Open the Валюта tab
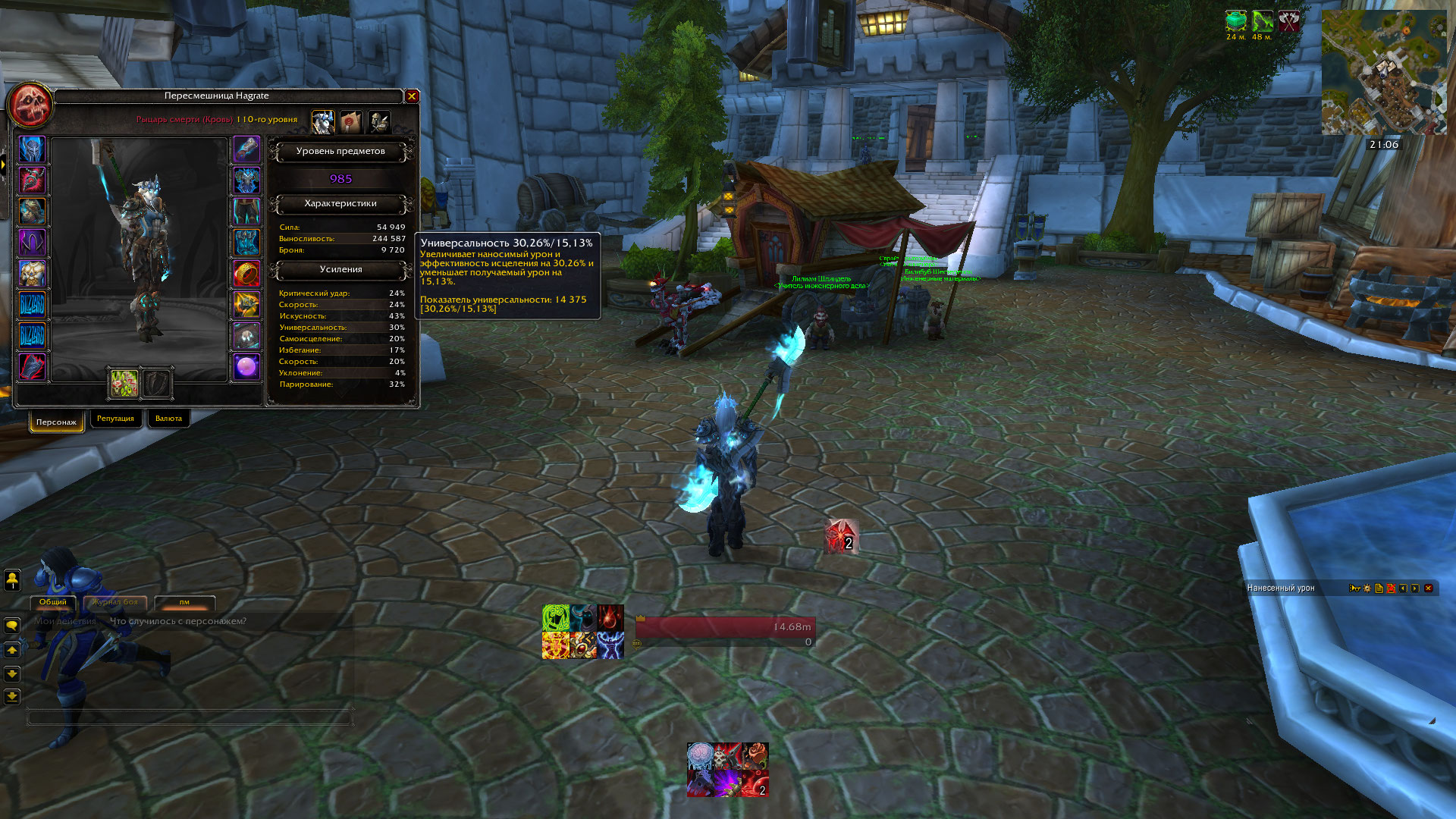This screenshot has height=819, width=1456. 168,419
